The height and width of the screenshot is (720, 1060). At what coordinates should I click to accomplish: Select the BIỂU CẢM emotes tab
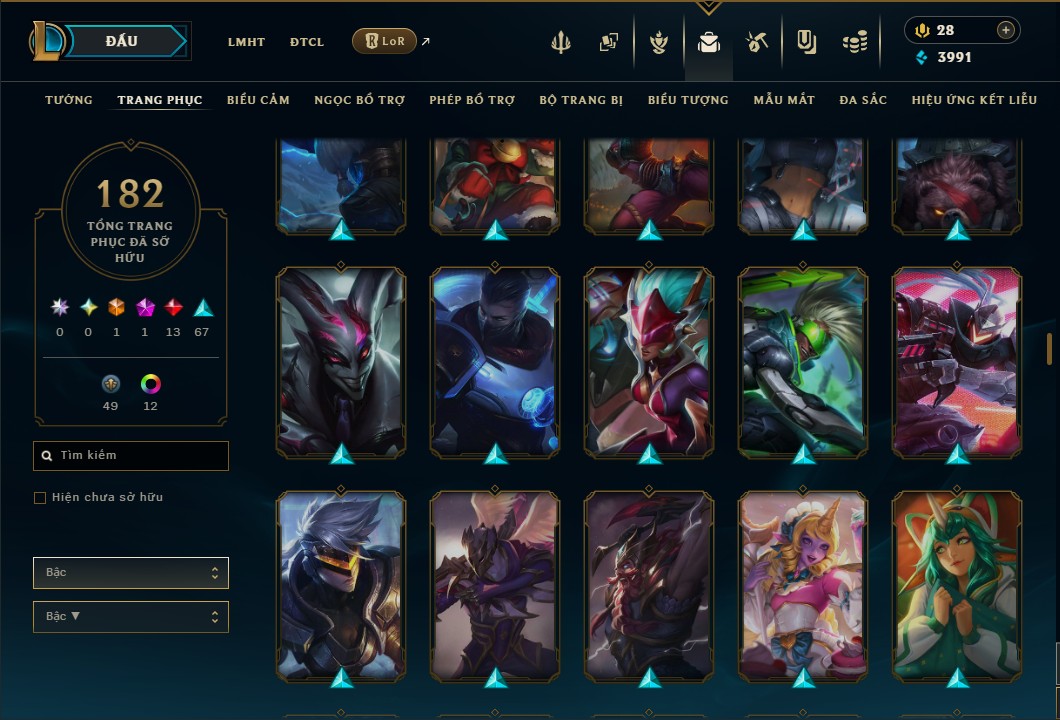(258, 100)
